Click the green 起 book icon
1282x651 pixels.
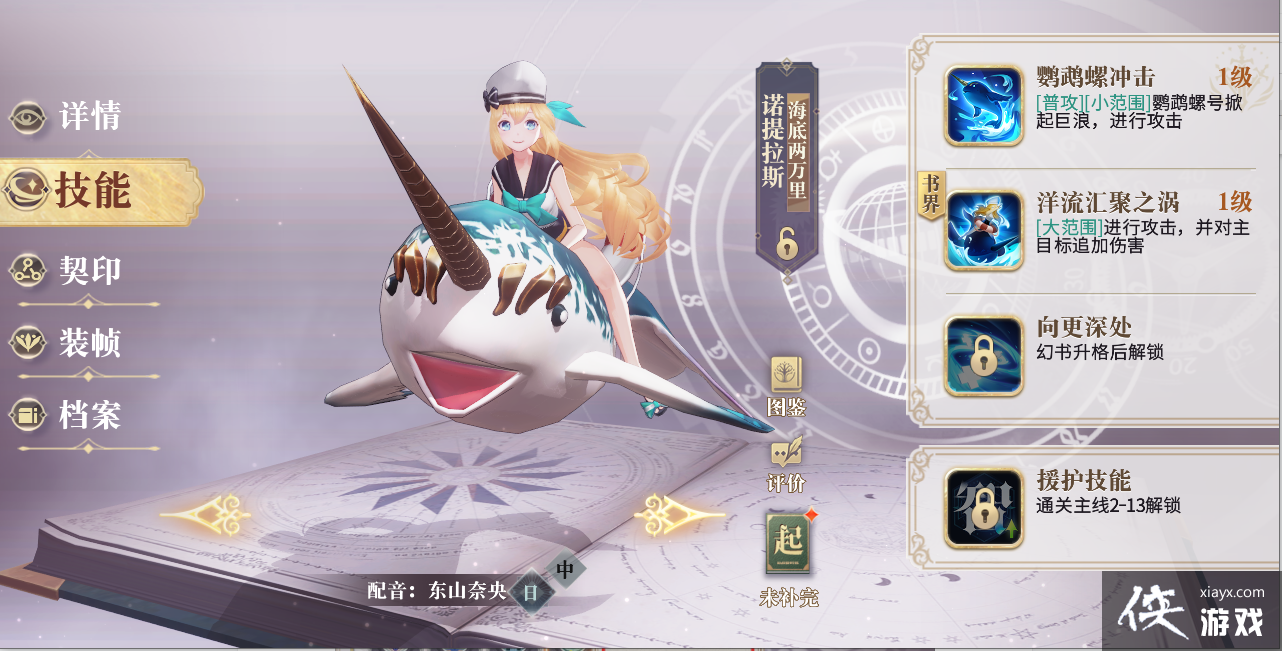[788, 546]
